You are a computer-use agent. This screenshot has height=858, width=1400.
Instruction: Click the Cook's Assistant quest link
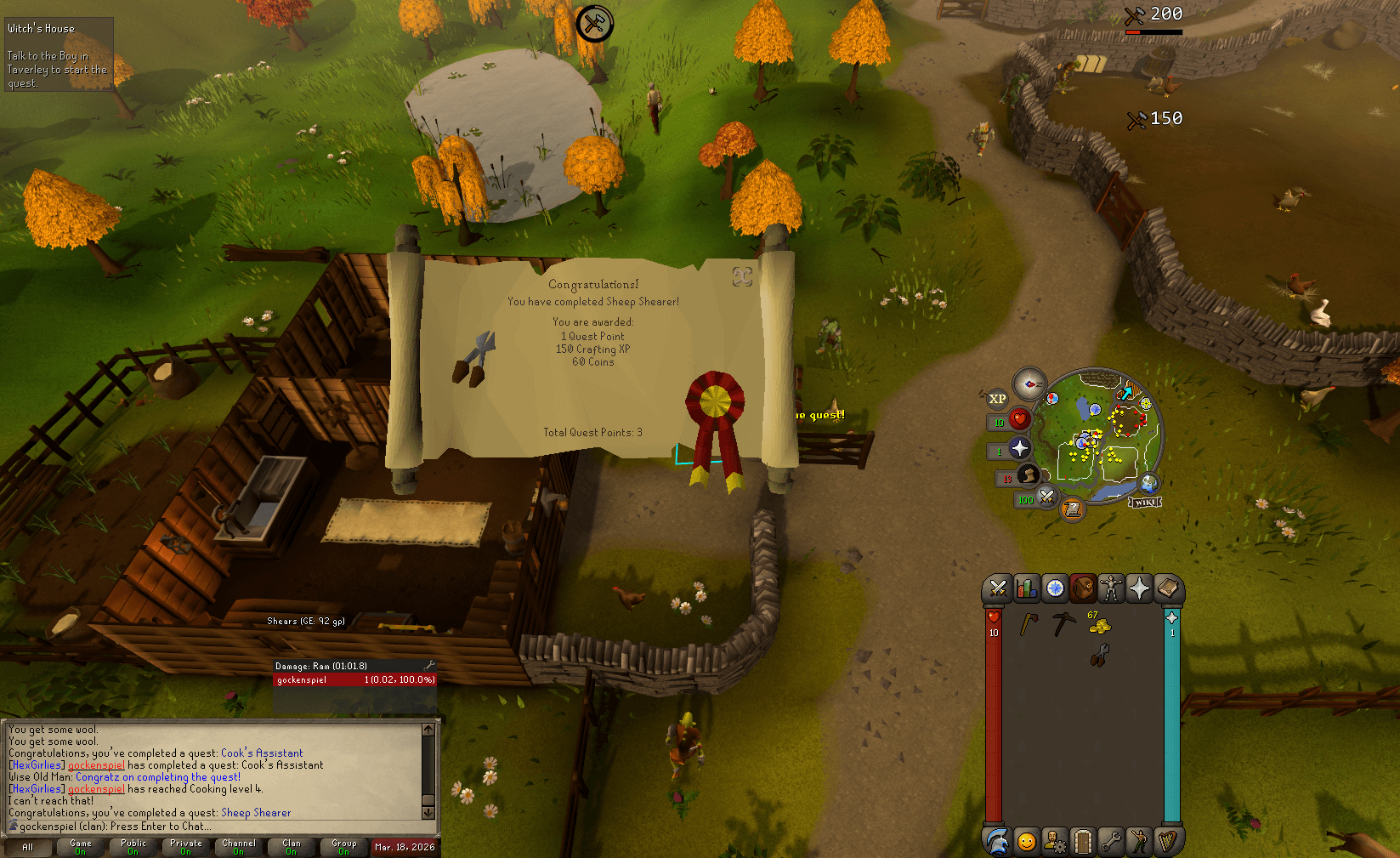pyautogui.click(x=261, y=753)
